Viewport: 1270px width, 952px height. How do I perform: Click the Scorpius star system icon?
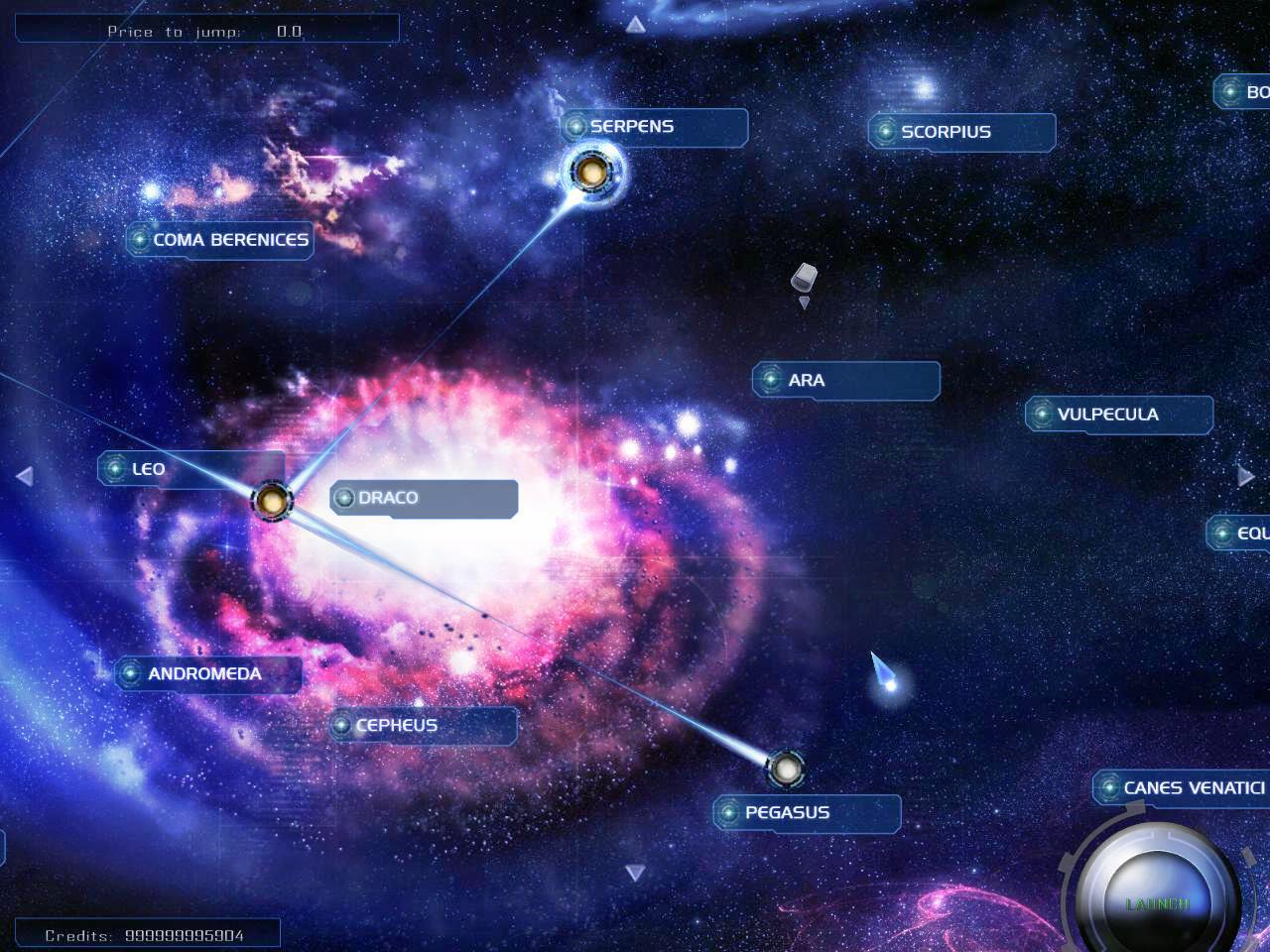pos(886,131)
